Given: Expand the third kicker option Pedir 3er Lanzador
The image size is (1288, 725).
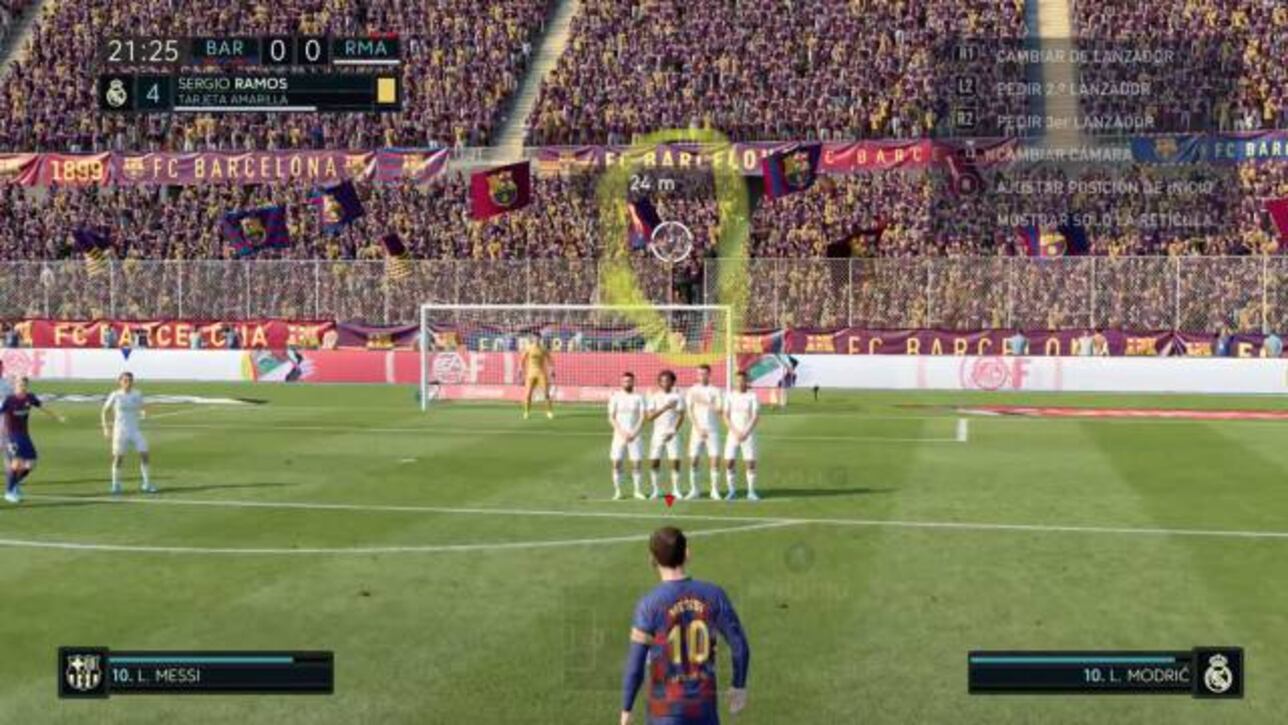Looking at the screenshot, I should click(1075, 120).
